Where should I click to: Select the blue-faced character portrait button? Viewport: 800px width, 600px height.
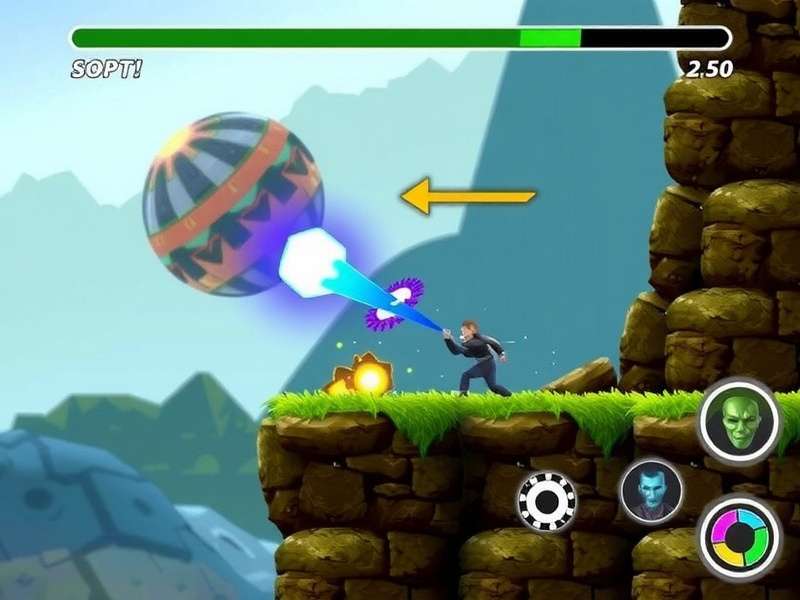[651, 491]
